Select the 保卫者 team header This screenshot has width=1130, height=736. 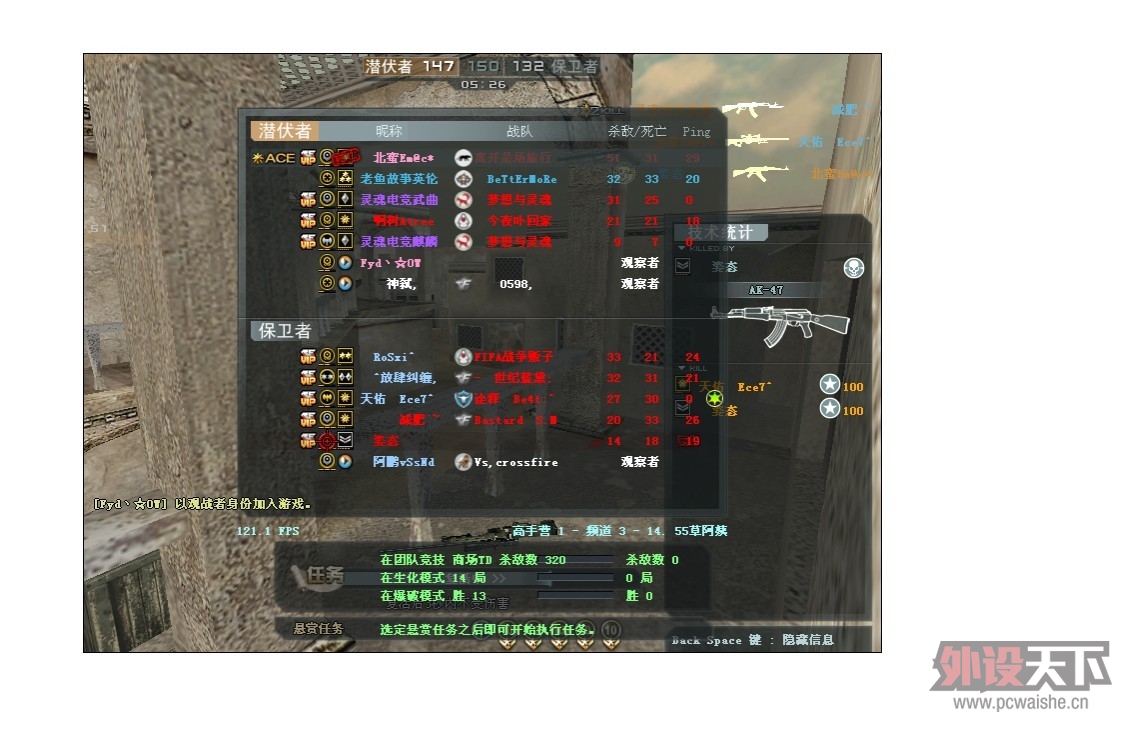tap(285, 331)
